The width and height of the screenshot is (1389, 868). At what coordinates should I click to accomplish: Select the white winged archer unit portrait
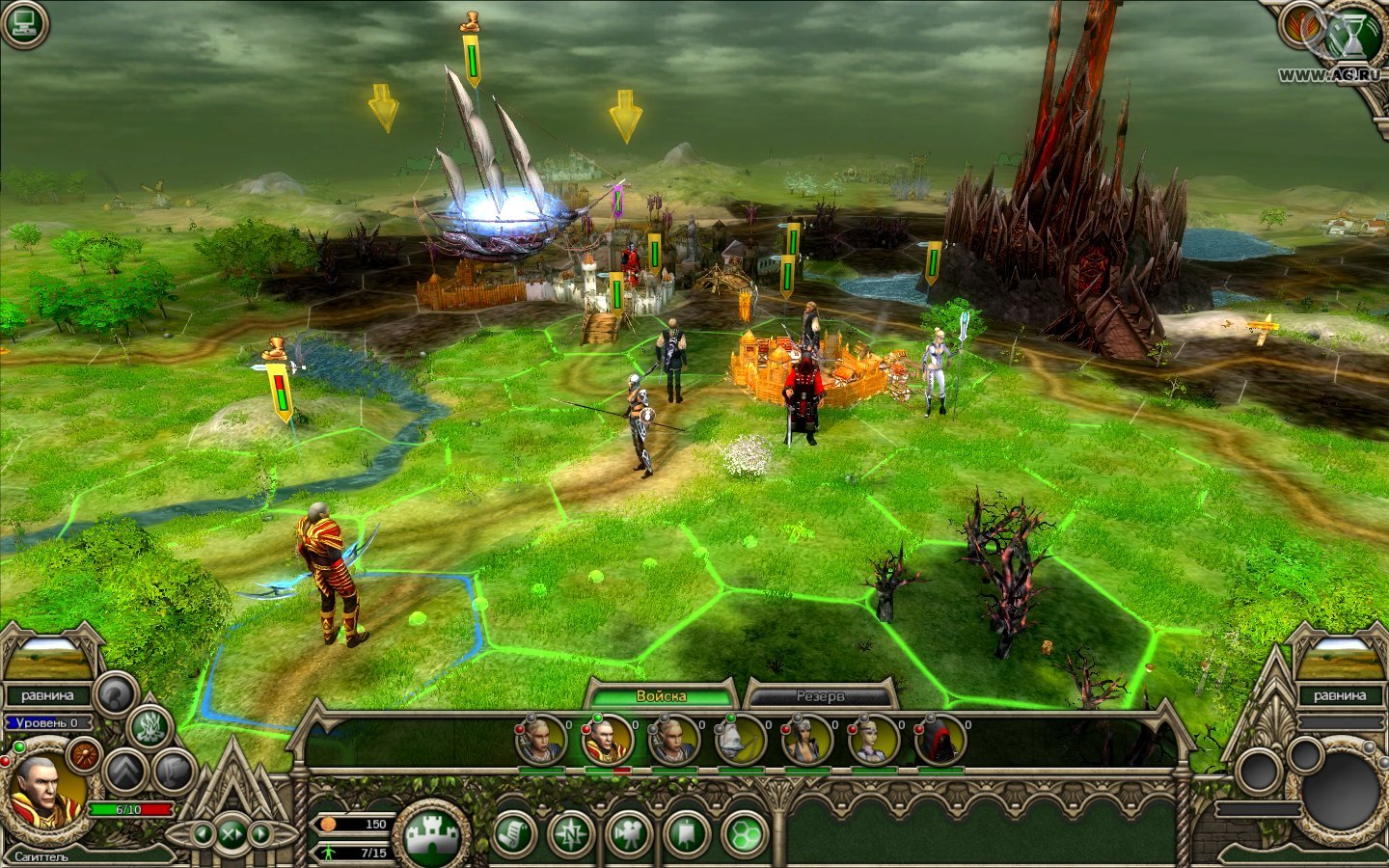pyautogui.click(x=739, y=742)
